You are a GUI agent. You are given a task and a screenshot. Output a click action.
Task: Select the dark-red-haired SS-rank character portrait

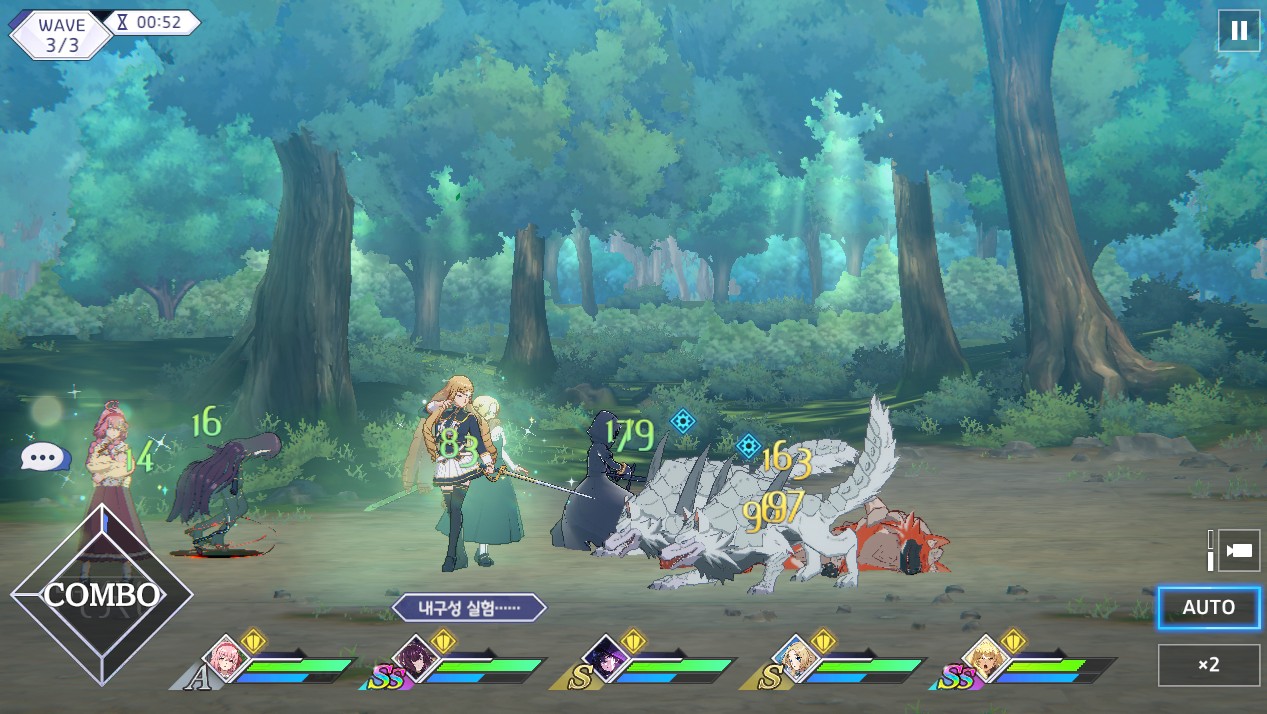click(415, 659)
